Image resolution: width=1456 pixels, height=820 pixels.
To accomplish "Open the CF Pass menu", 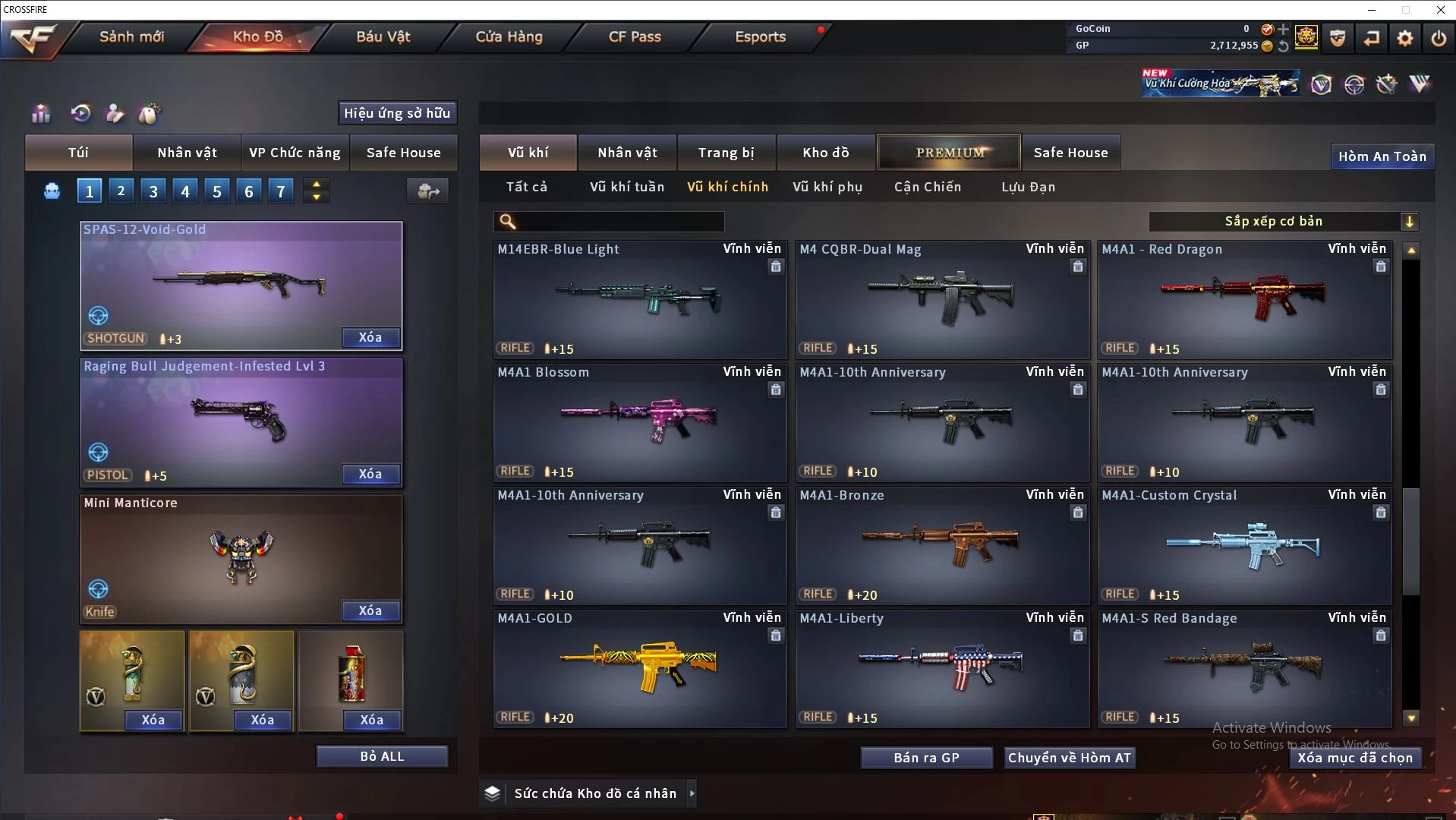I will [635, 36].
